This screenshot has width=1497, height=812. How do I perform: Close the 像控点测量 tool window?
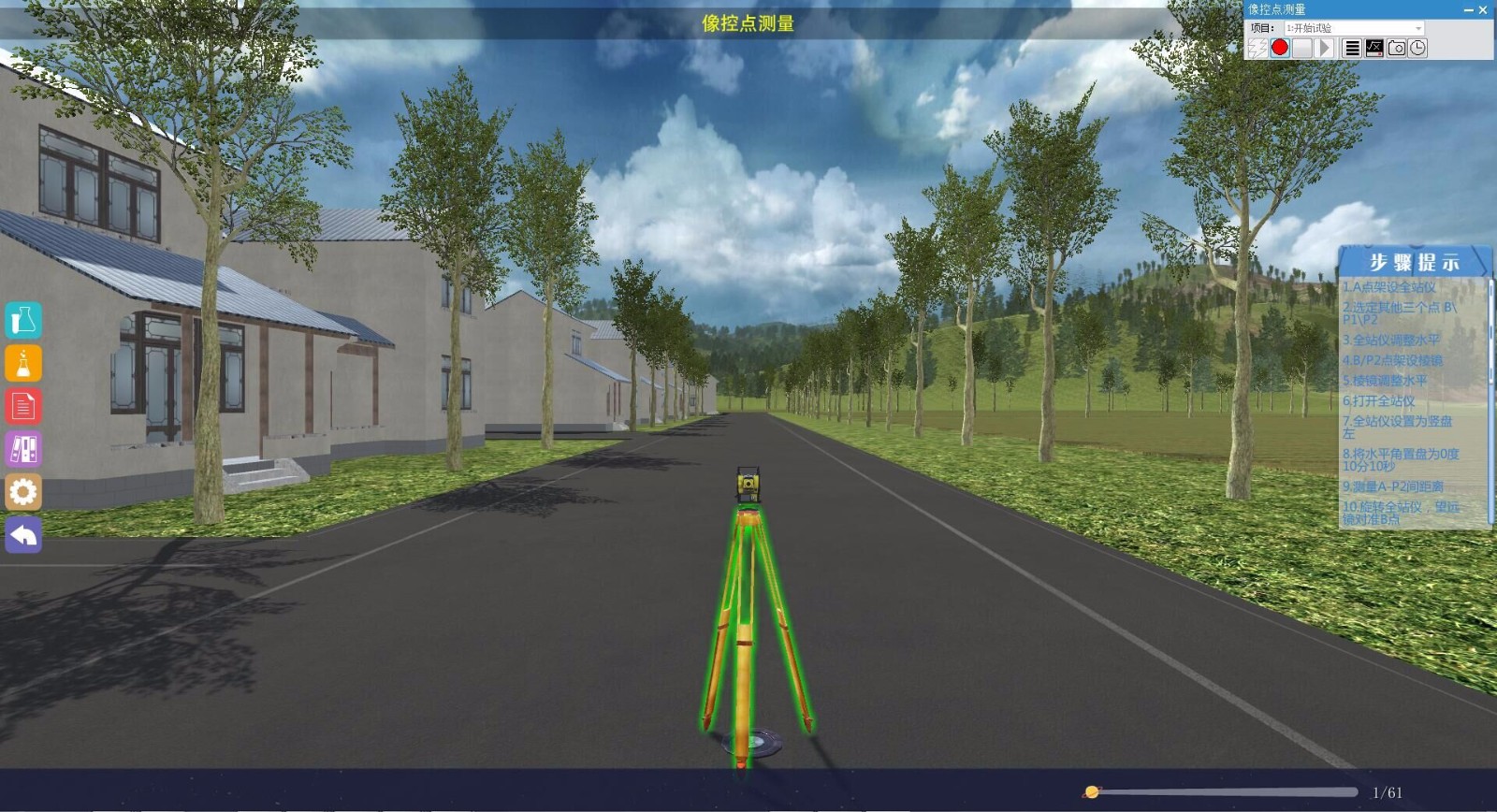pos(1483,9)
